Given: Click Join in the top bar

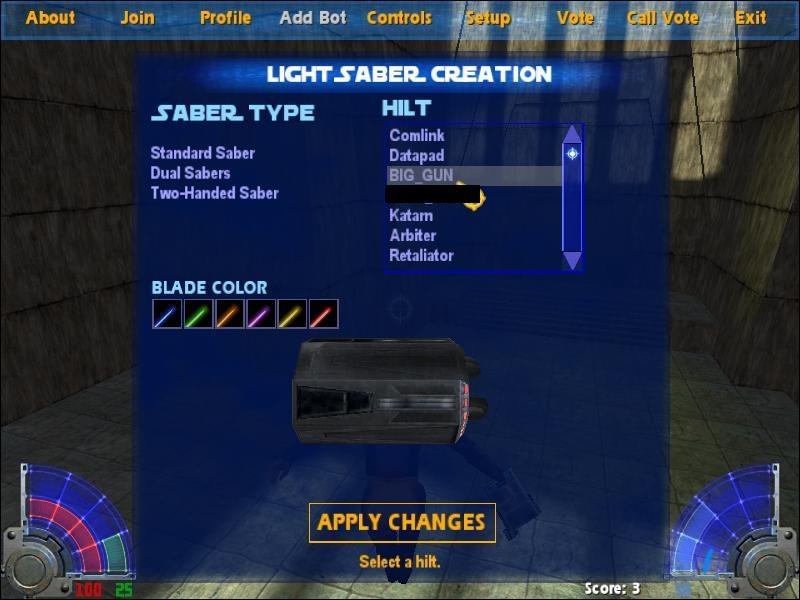Looking at the screenshot, I should coord(137,18).
